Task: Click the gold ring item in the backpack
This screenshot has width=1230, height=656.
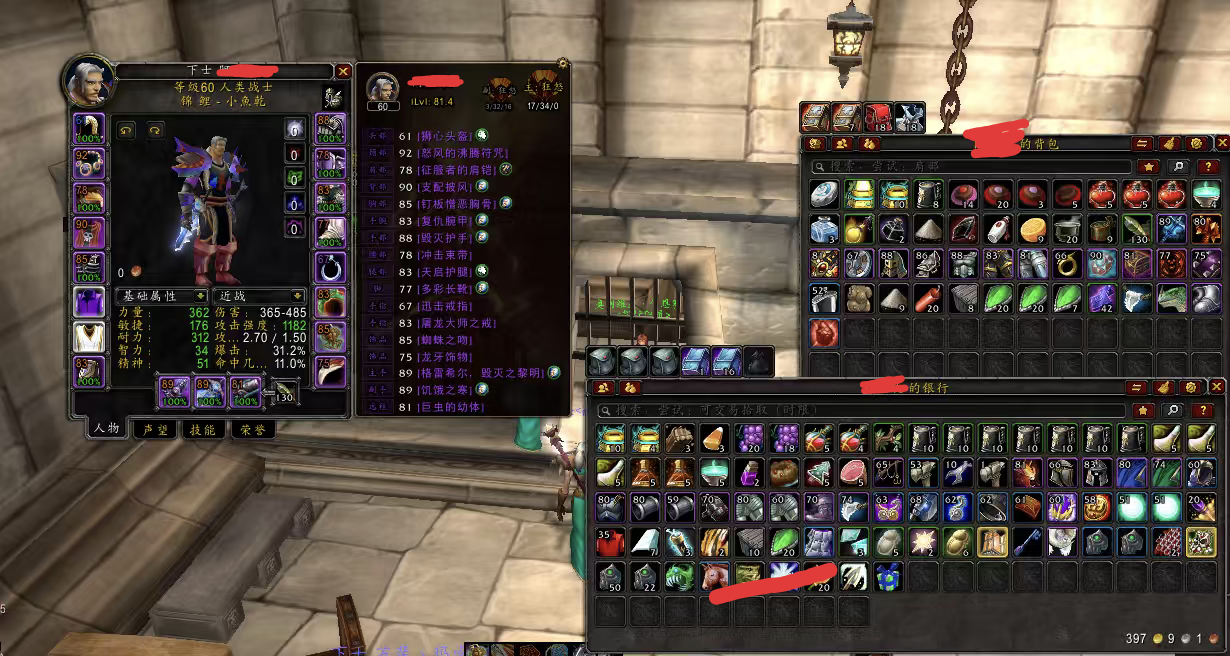Action: [1068, 264]
